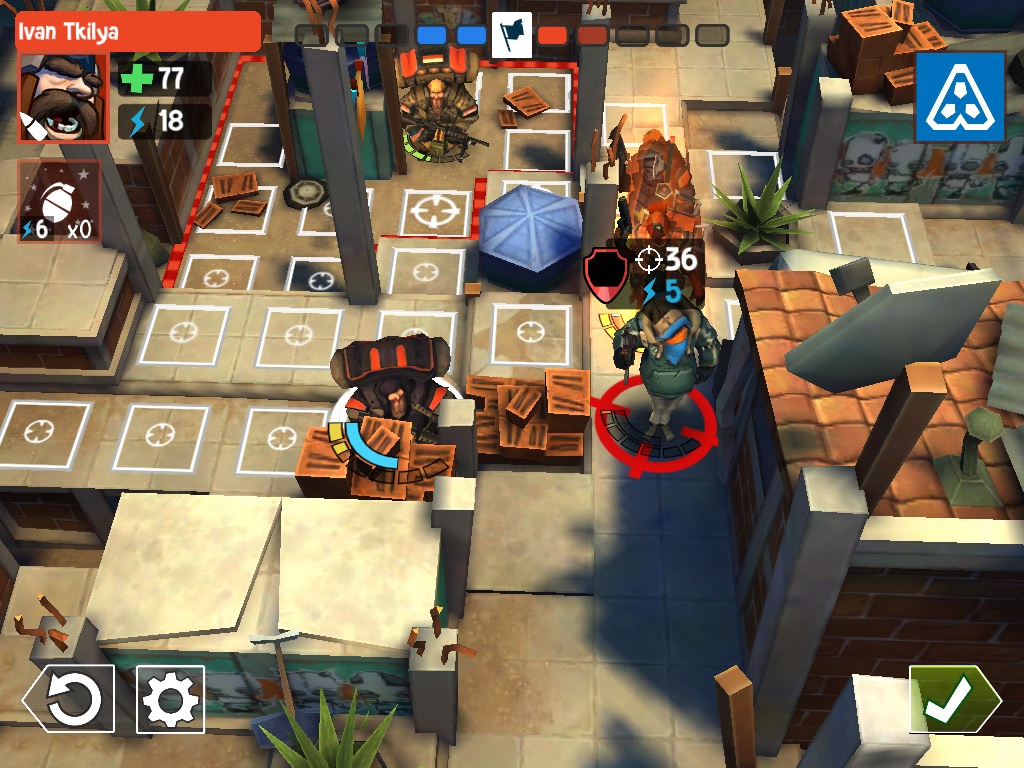1024x768 pixels.
Task: Click the flag icon in the turn tracker
Action: [x=511, y=35]
